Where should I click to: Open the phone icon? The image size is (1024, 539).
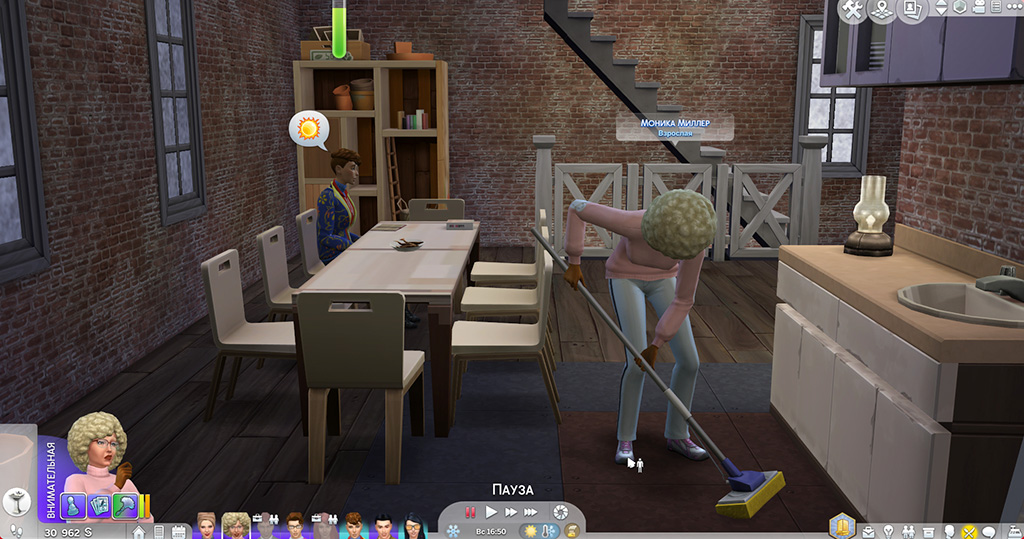(x=158, y=532)
